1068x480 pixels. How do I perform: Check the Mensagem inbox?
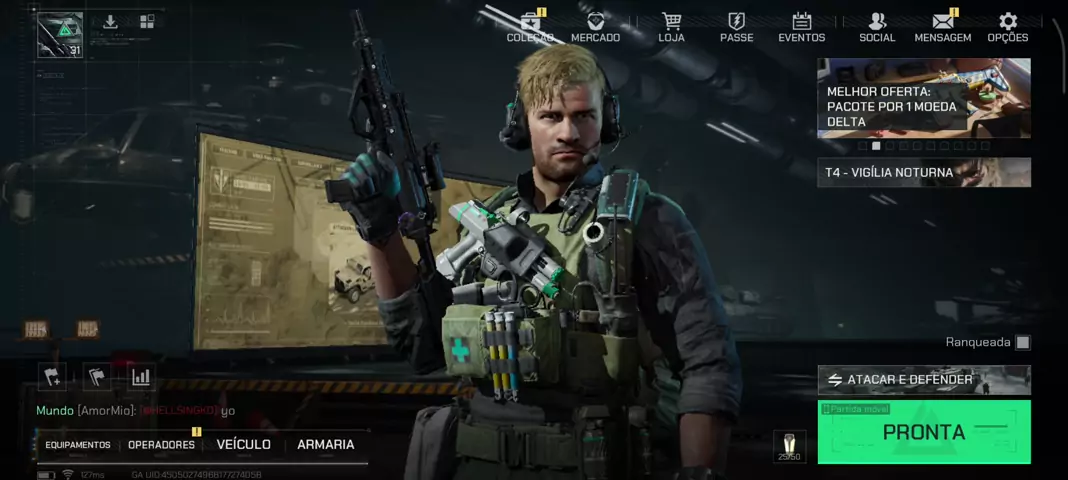pos(942,27)
